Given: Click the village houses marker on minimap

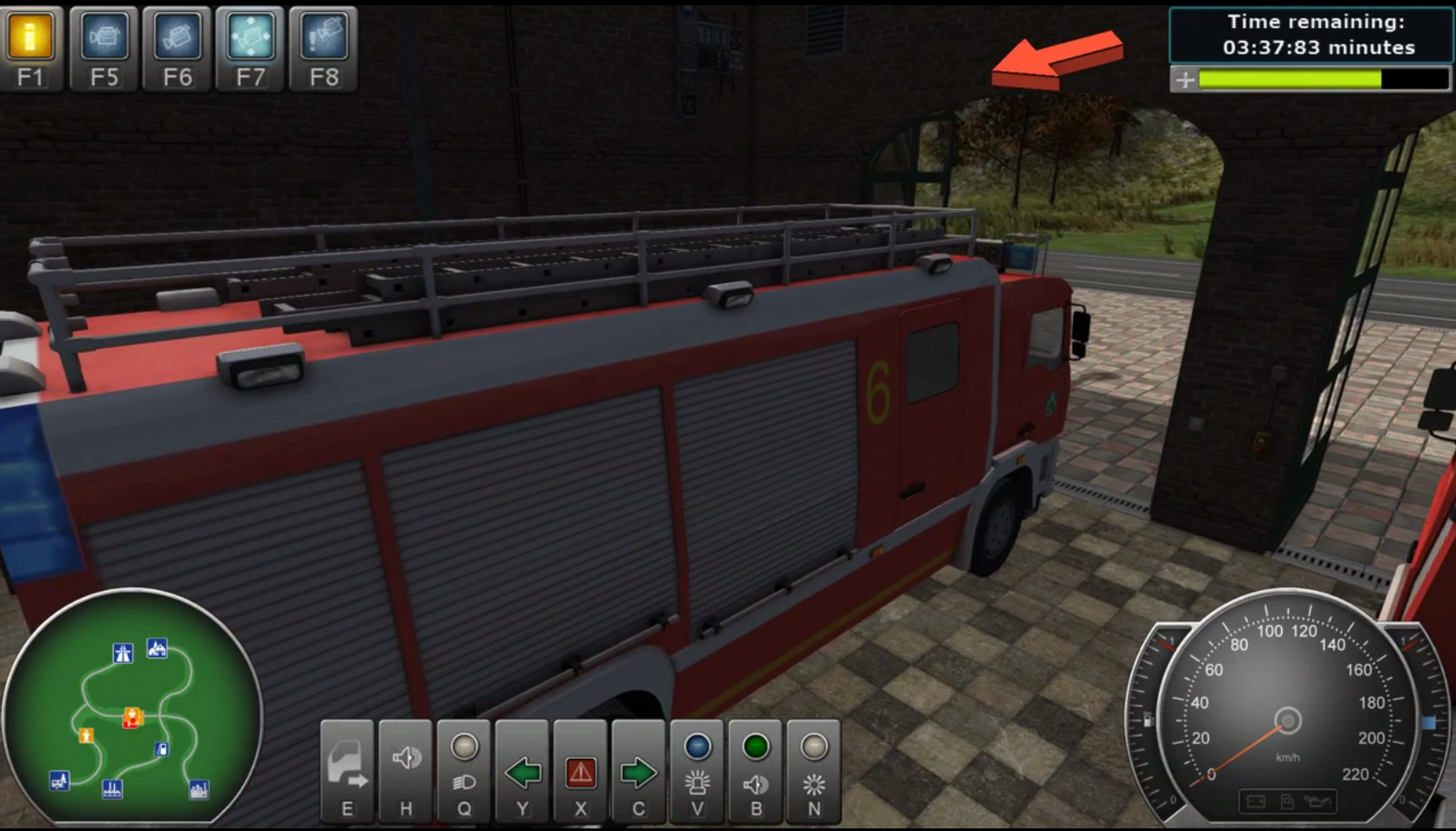Looking at the screenshot, I should [x=157, y=647].
